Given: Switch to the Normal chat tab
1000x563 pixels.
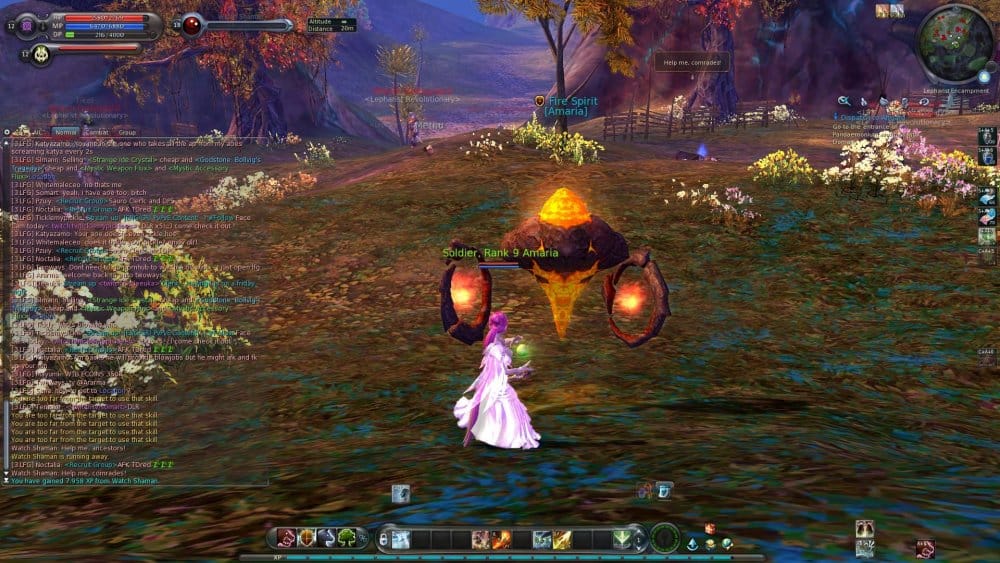Looking at the screenshot, I should click(65, 132).
